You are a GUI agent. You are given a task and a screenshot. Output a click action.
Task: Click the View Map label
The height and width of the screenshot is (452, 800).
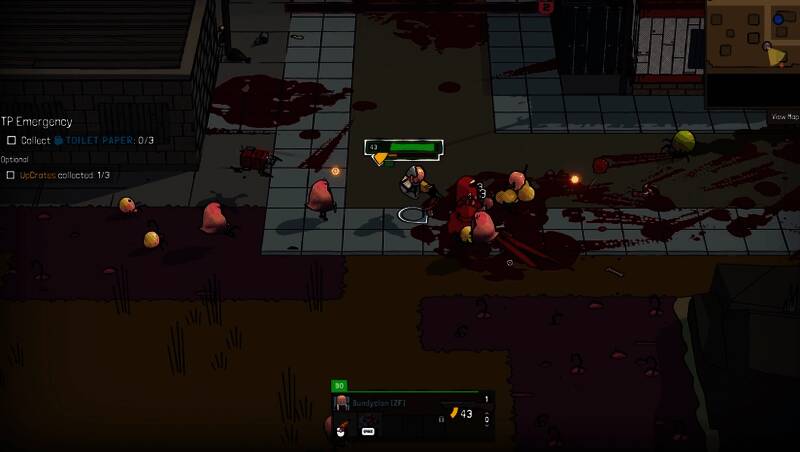[784, 117]
